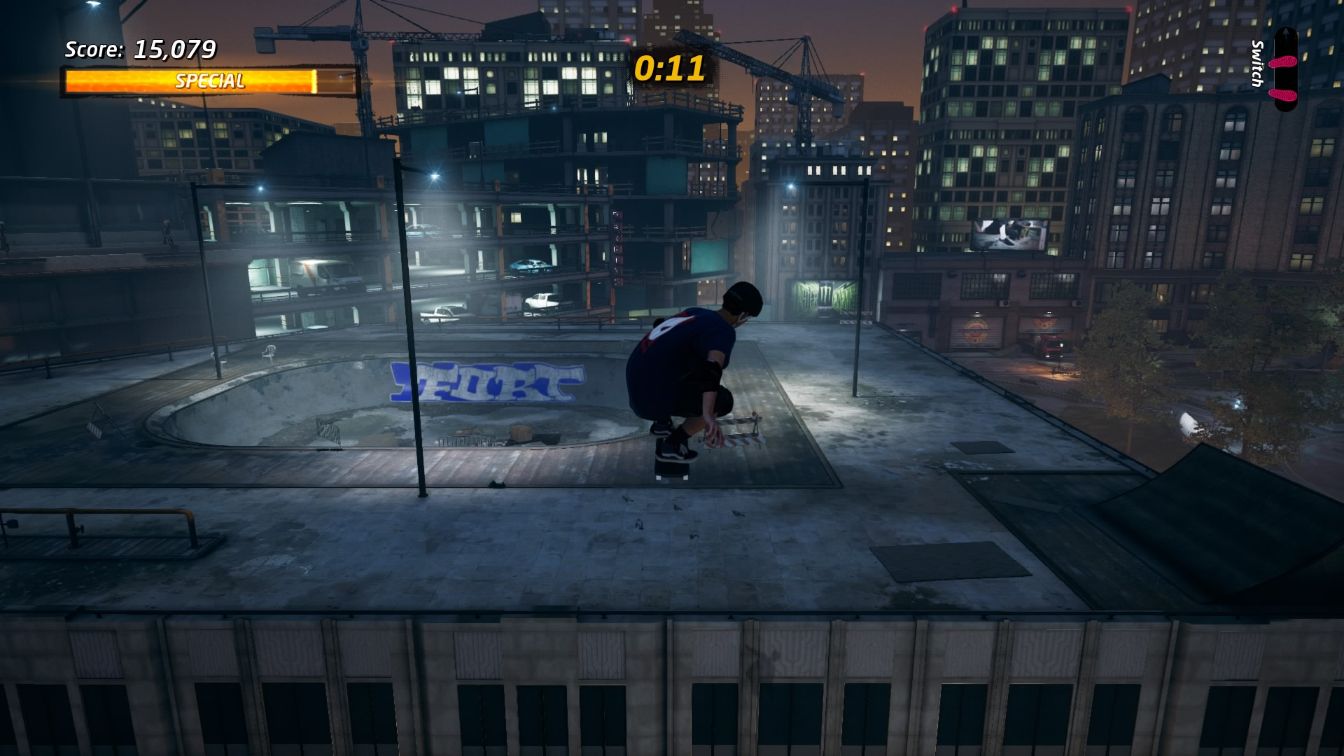1344x756 pixels.
Task: Click the arrow atop the skateboard indicator
Action: tap(1286, 32)
